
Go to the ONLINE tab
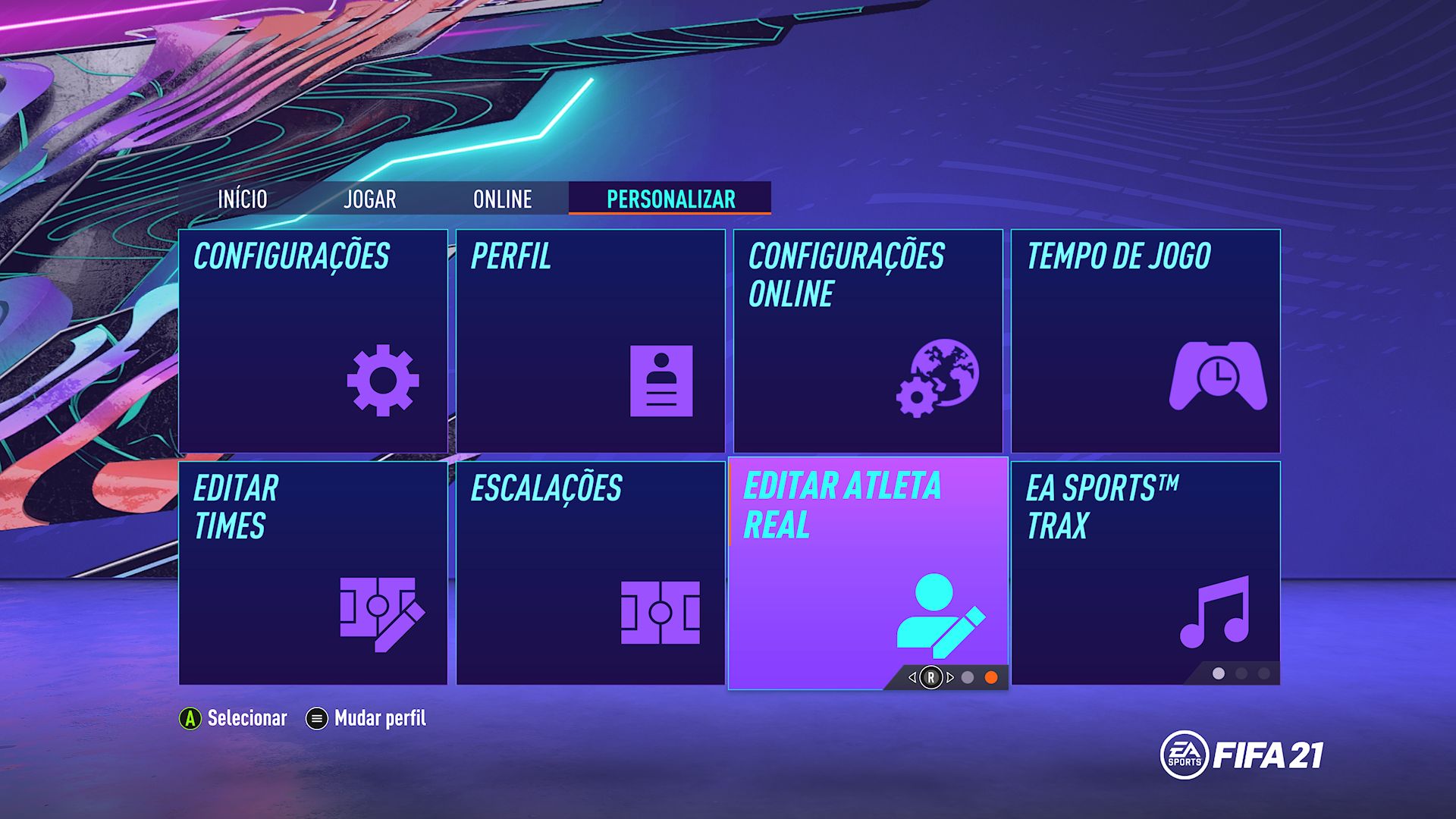(502, 199)
